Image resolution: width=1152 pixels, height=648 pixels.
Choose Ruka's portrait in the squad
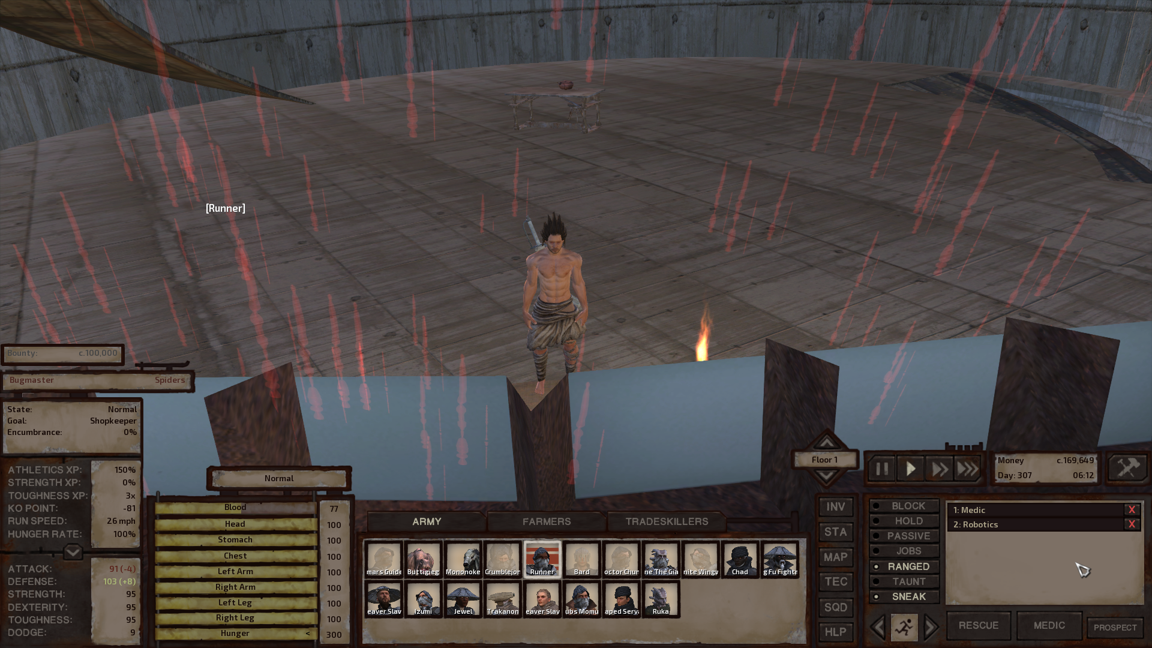click(x=660, y=599)
